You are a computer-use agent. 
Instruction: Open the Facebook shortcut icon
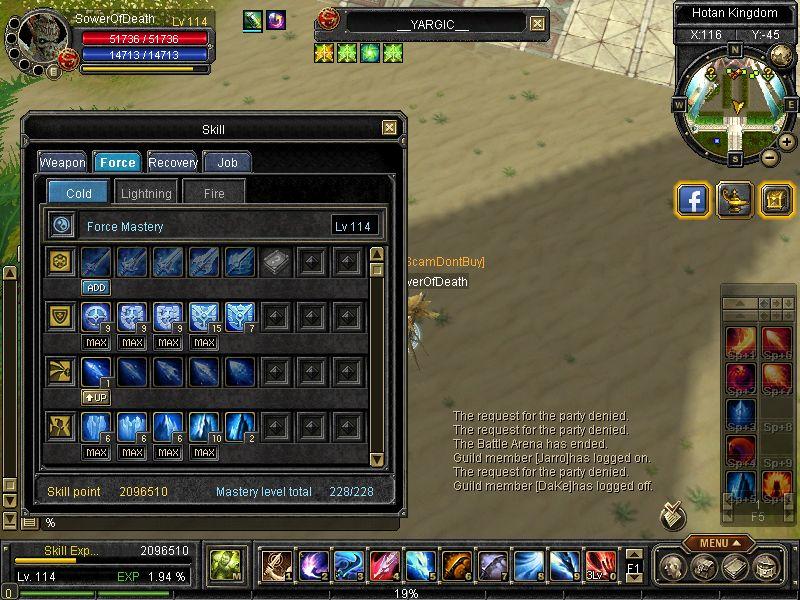(x=693, y=200)
